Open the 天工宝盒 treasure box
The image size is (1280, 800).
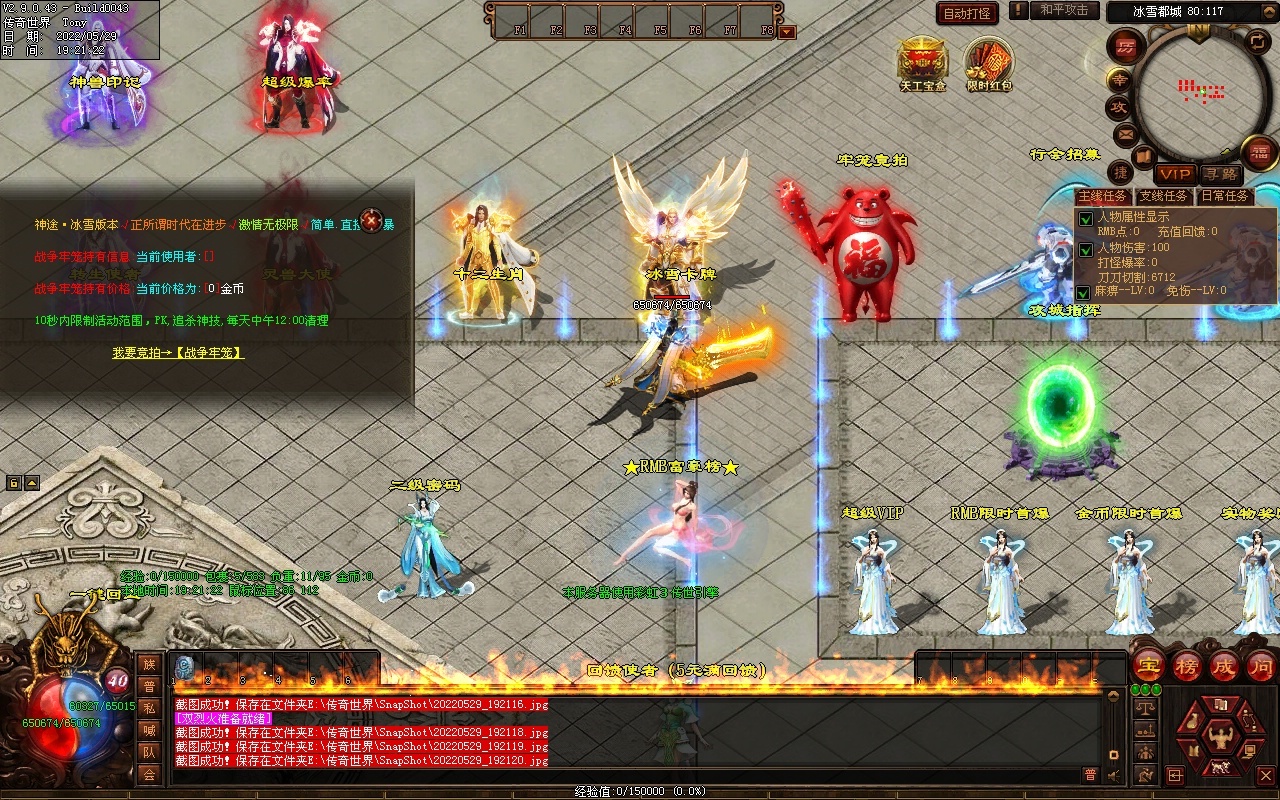(922, 62)
